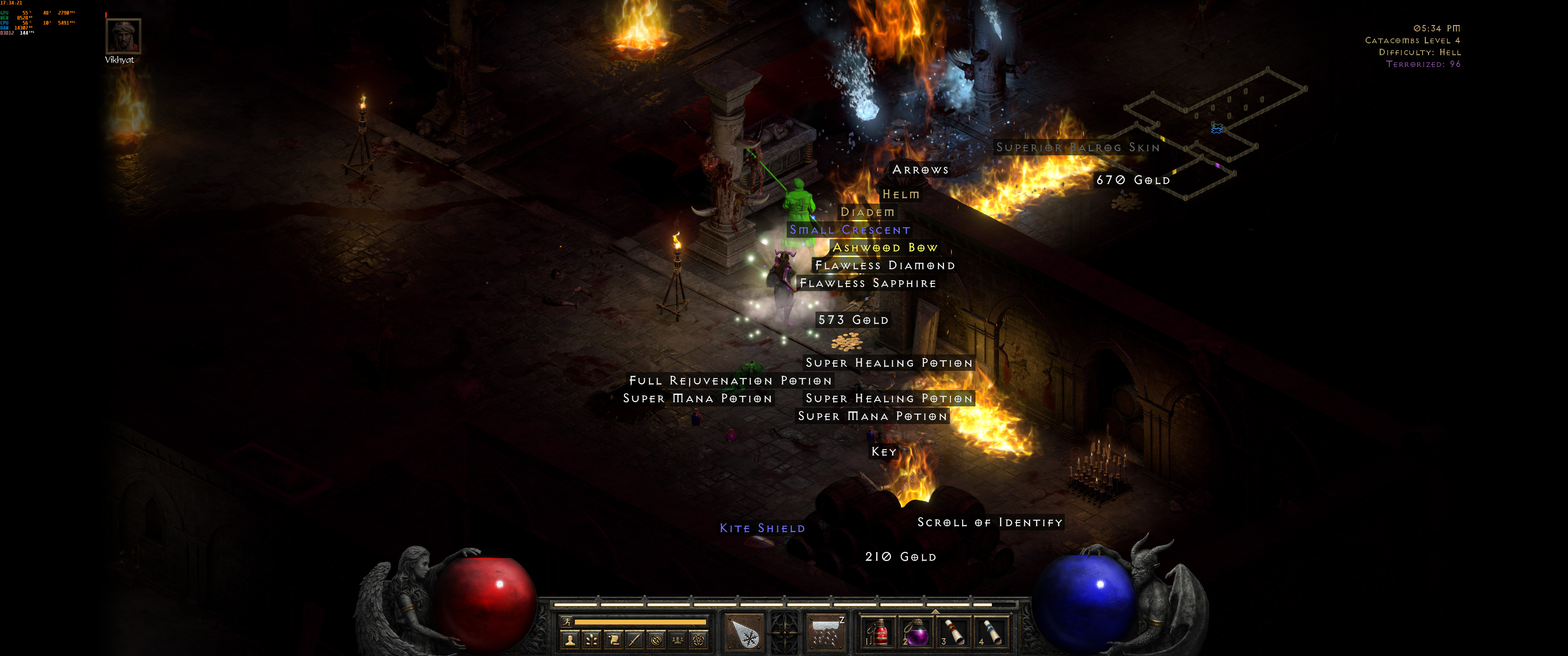This screenshot has width=1568, height=656.
Task: Use the blue-ribbon scroll in belt slot 4
Action: click(991, 633)
